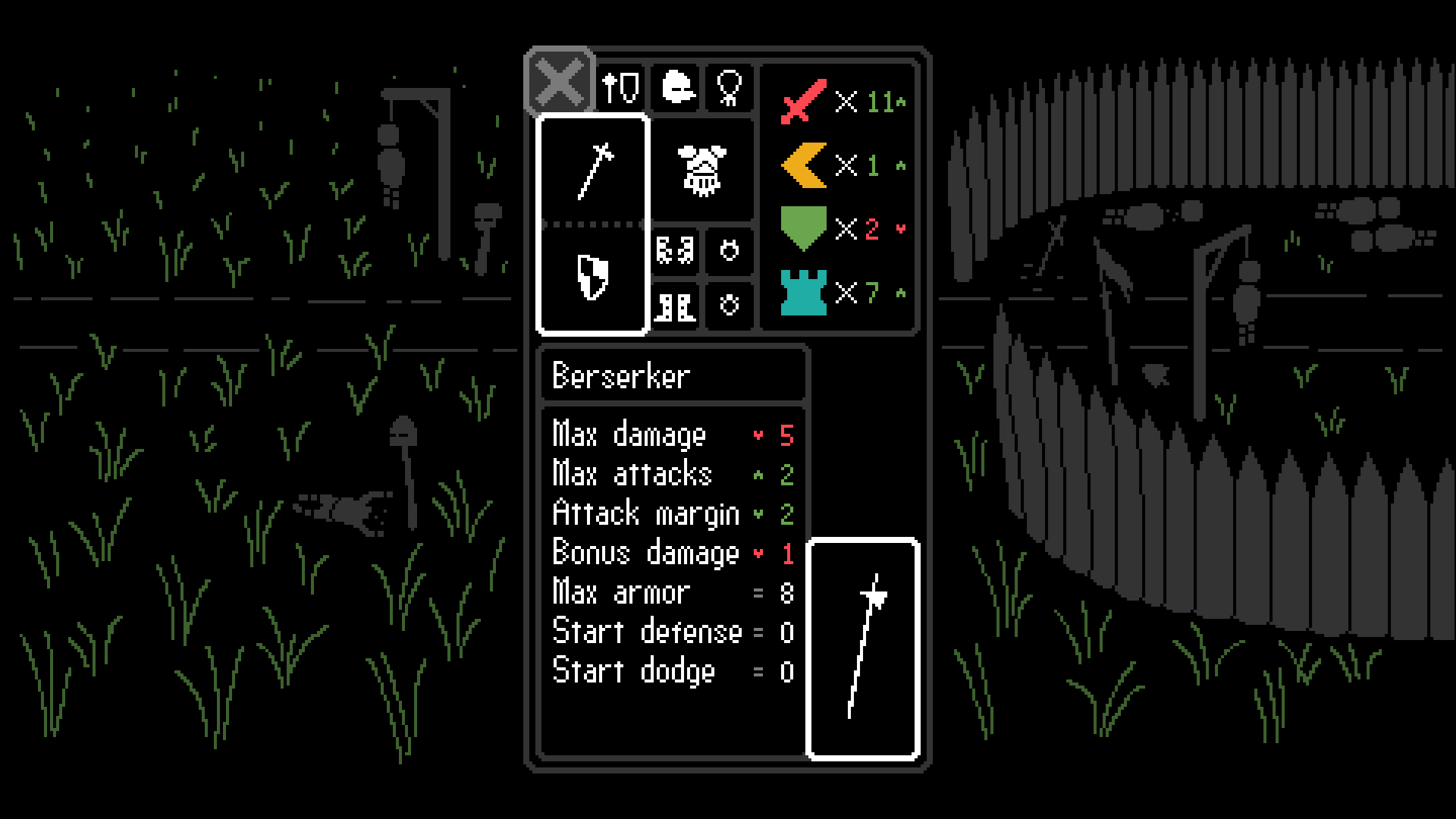1456x819 pixels.
Task: Click the amulet slot icon
Action: pos(730,88)
